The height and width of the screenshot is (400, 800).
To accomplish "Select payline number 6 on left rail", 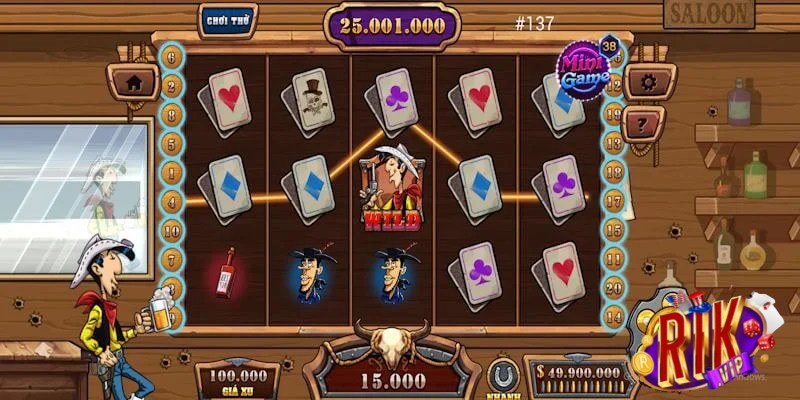I will pyautogui.click(x=172, y=59).
